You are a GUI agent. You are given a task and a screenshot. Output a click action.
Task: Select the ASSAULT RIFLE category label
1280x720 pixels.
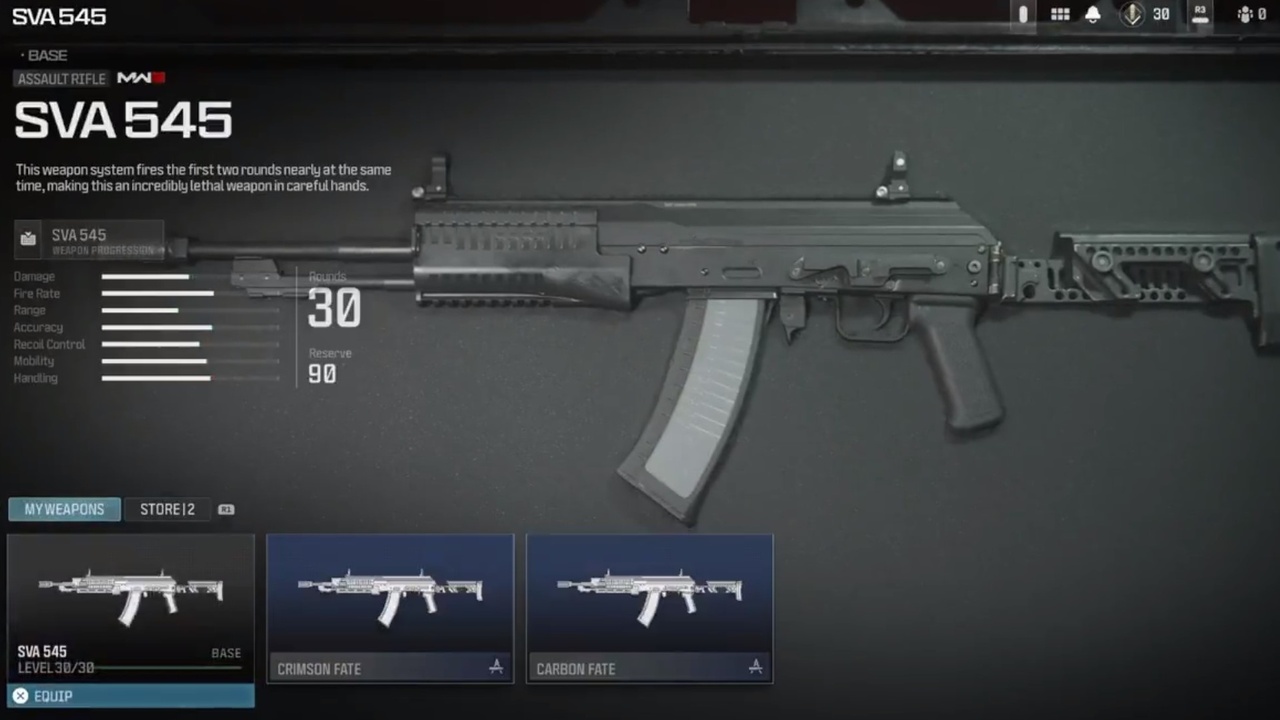coord(61,79)
